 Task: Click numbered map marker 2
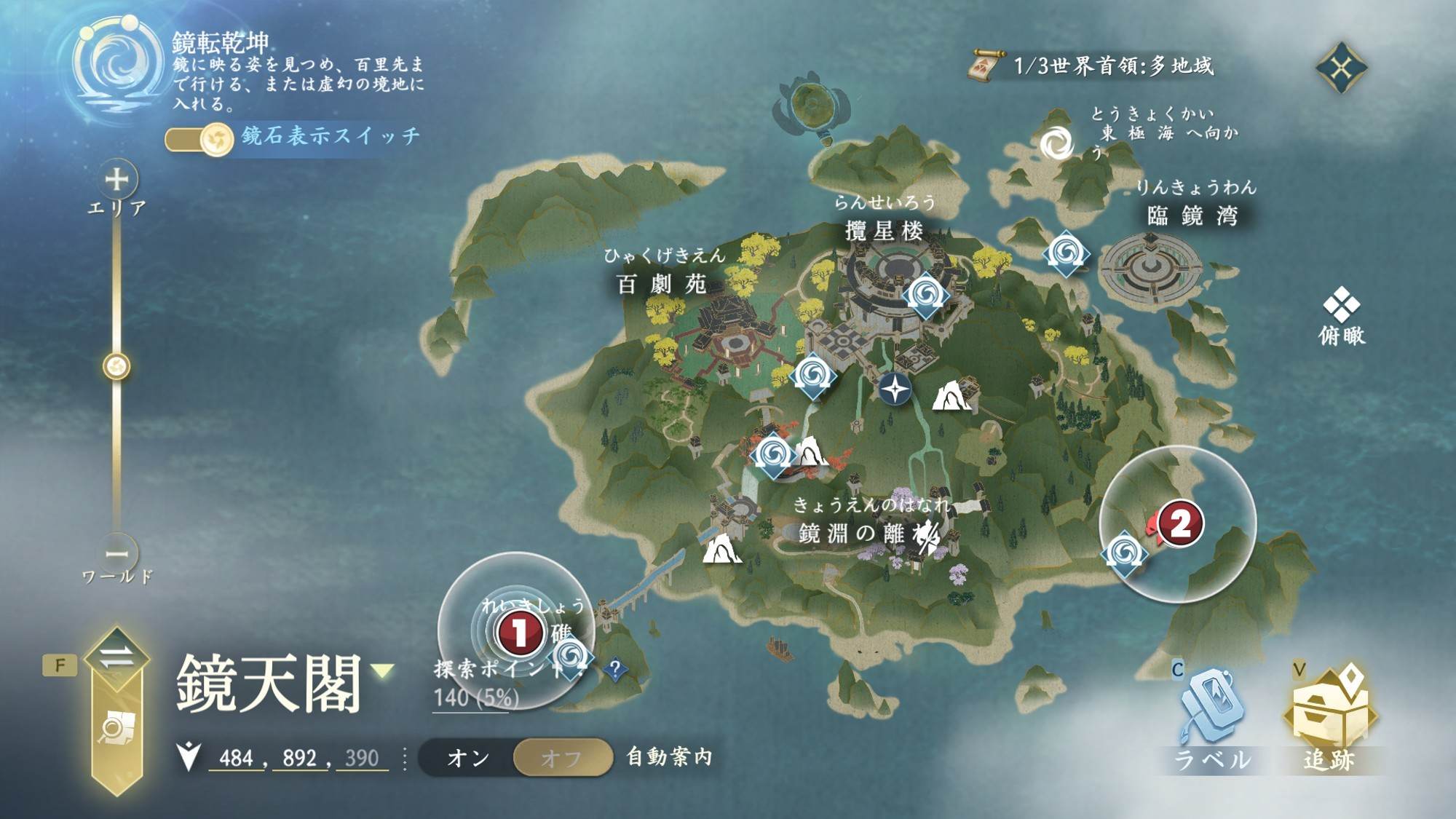tap(1179, 523)
